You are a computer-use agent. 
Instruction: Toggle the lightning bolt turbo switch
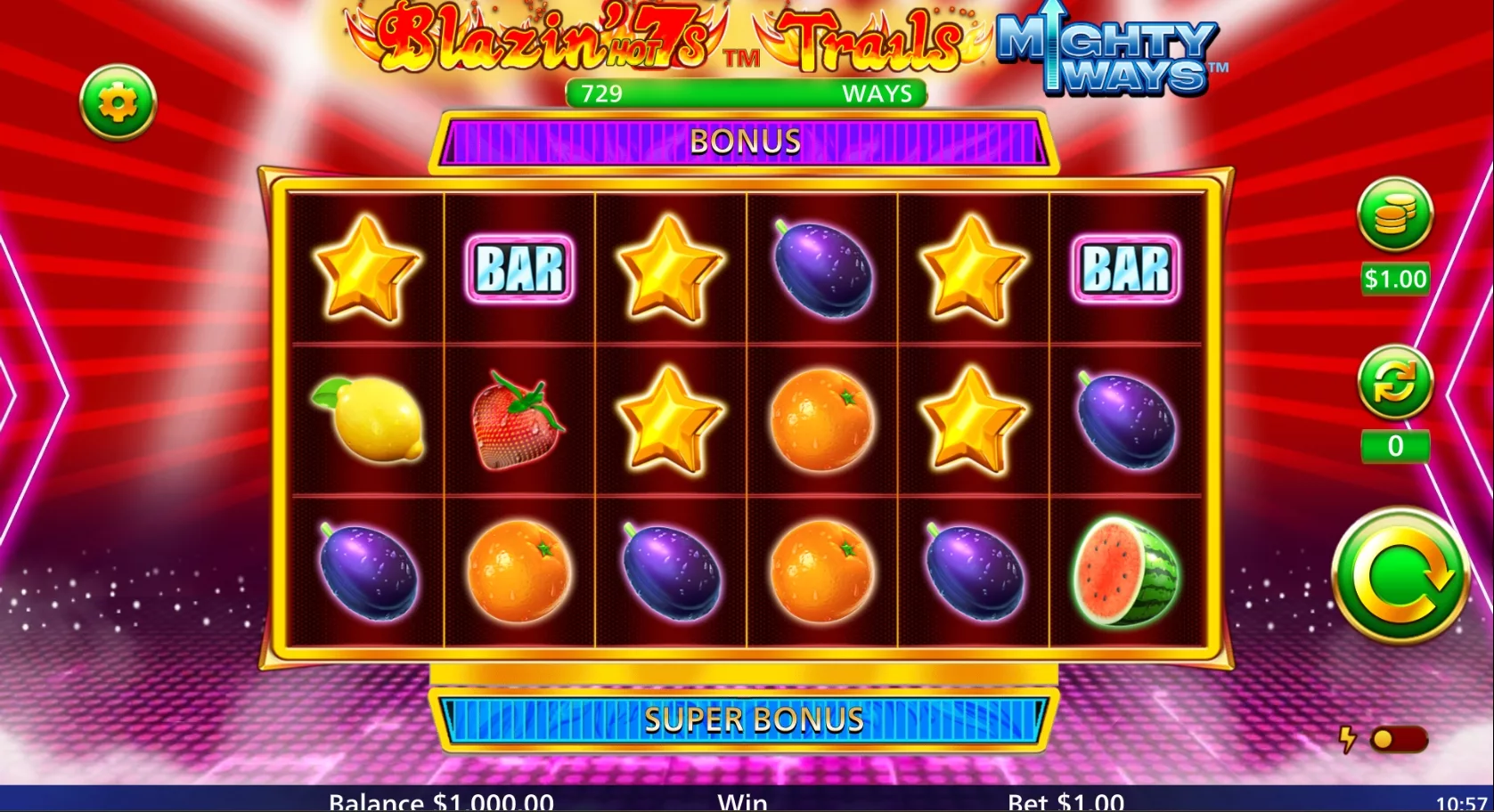click(x=1397, y=740)
